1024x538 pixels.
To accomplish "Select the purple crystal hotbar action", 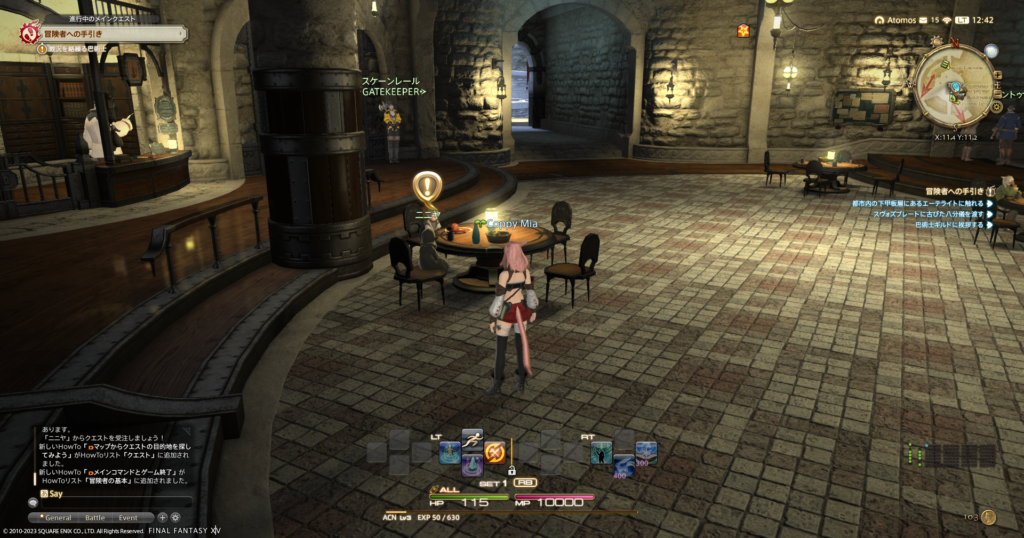I will coord(472,466).
